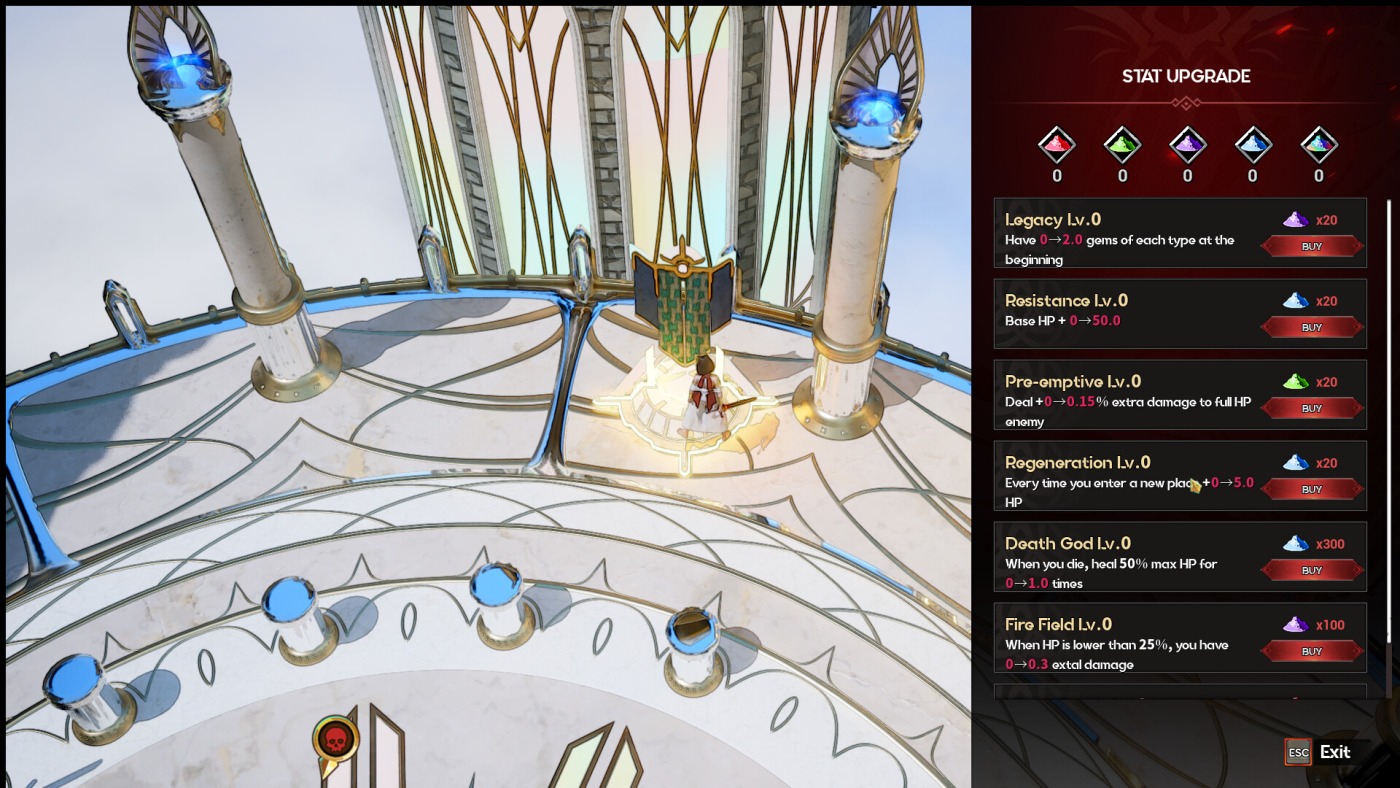Purchase the Fire Field upgrade
The width and height of the screenshot is (1400, 788).
pos(1311,651)
